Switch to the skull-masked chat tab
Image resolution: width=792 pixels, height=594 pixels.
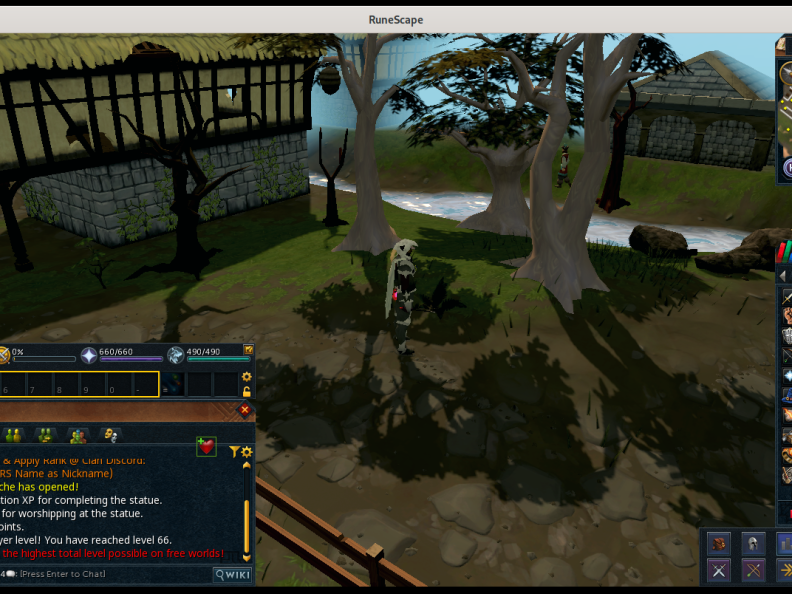click(109, 435)
